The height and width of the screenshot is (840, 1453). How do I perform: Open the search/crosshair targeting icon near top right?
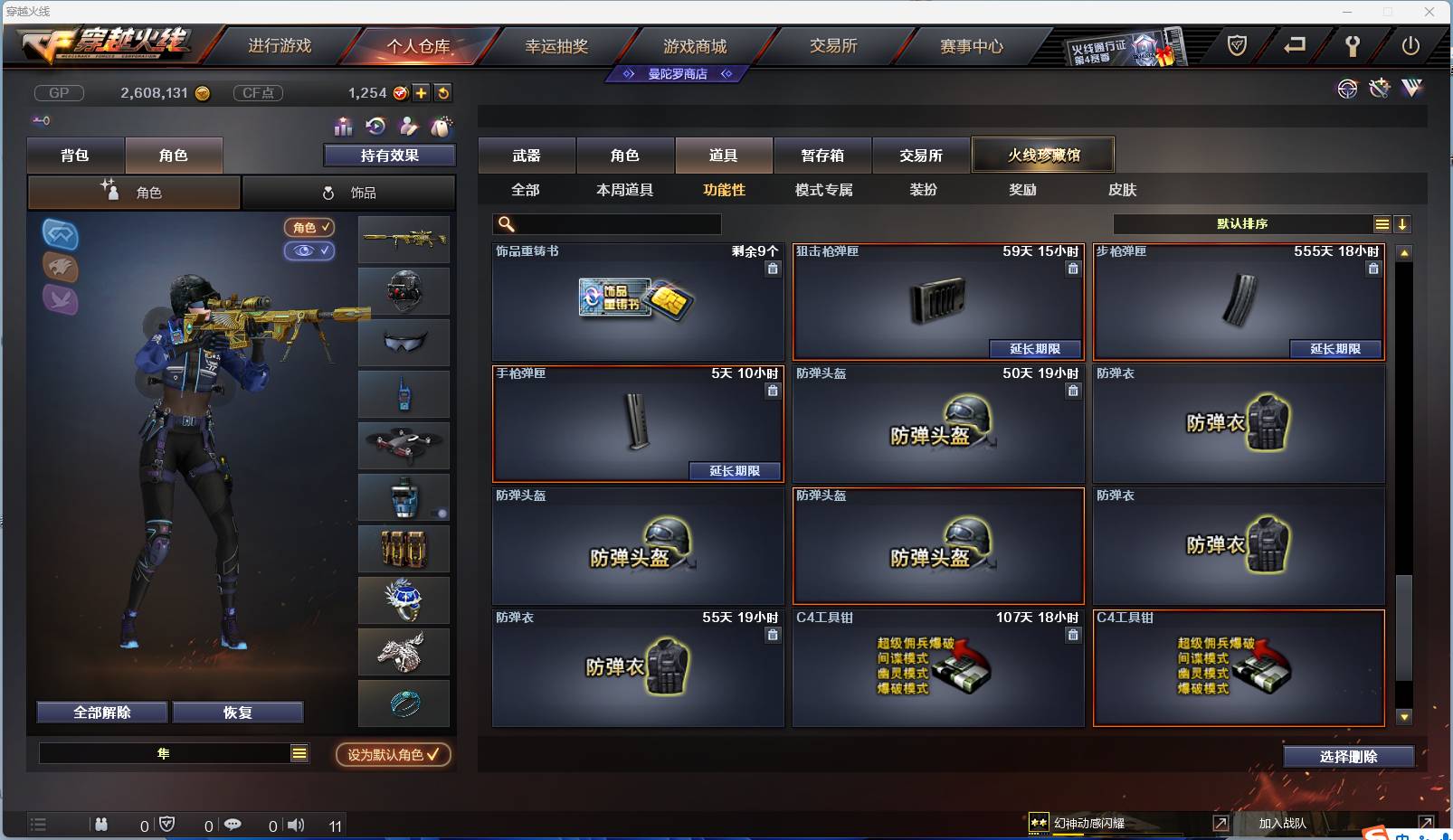[x=1347, y=89]
